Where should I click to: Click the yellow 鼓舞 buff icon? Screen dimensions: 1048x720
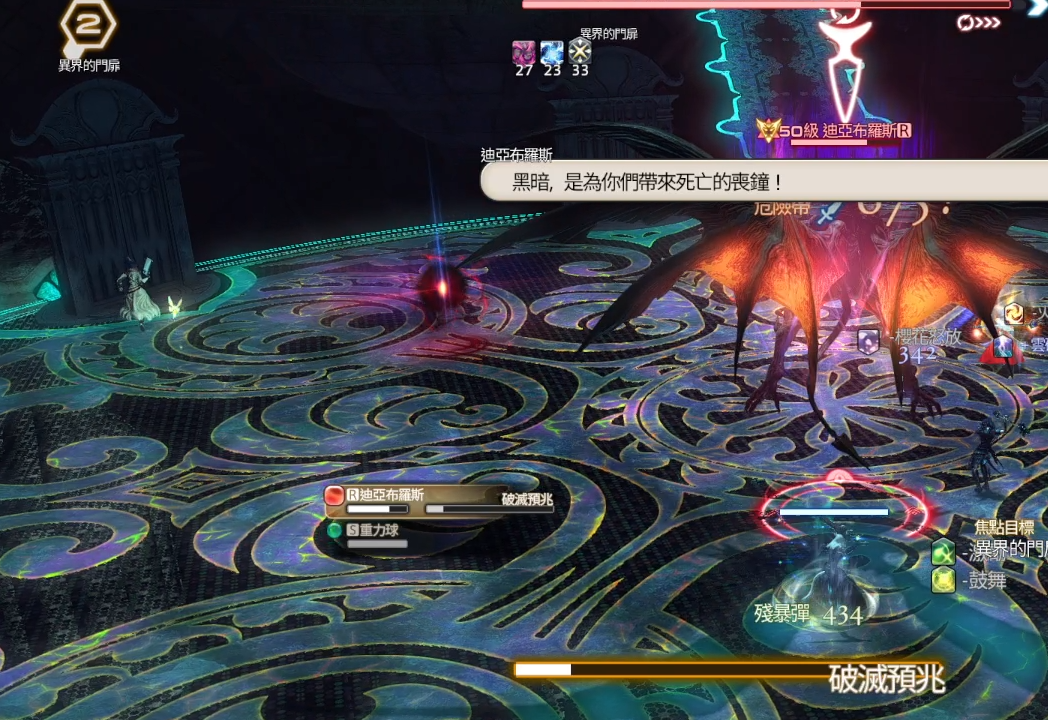tap(943, 580)
